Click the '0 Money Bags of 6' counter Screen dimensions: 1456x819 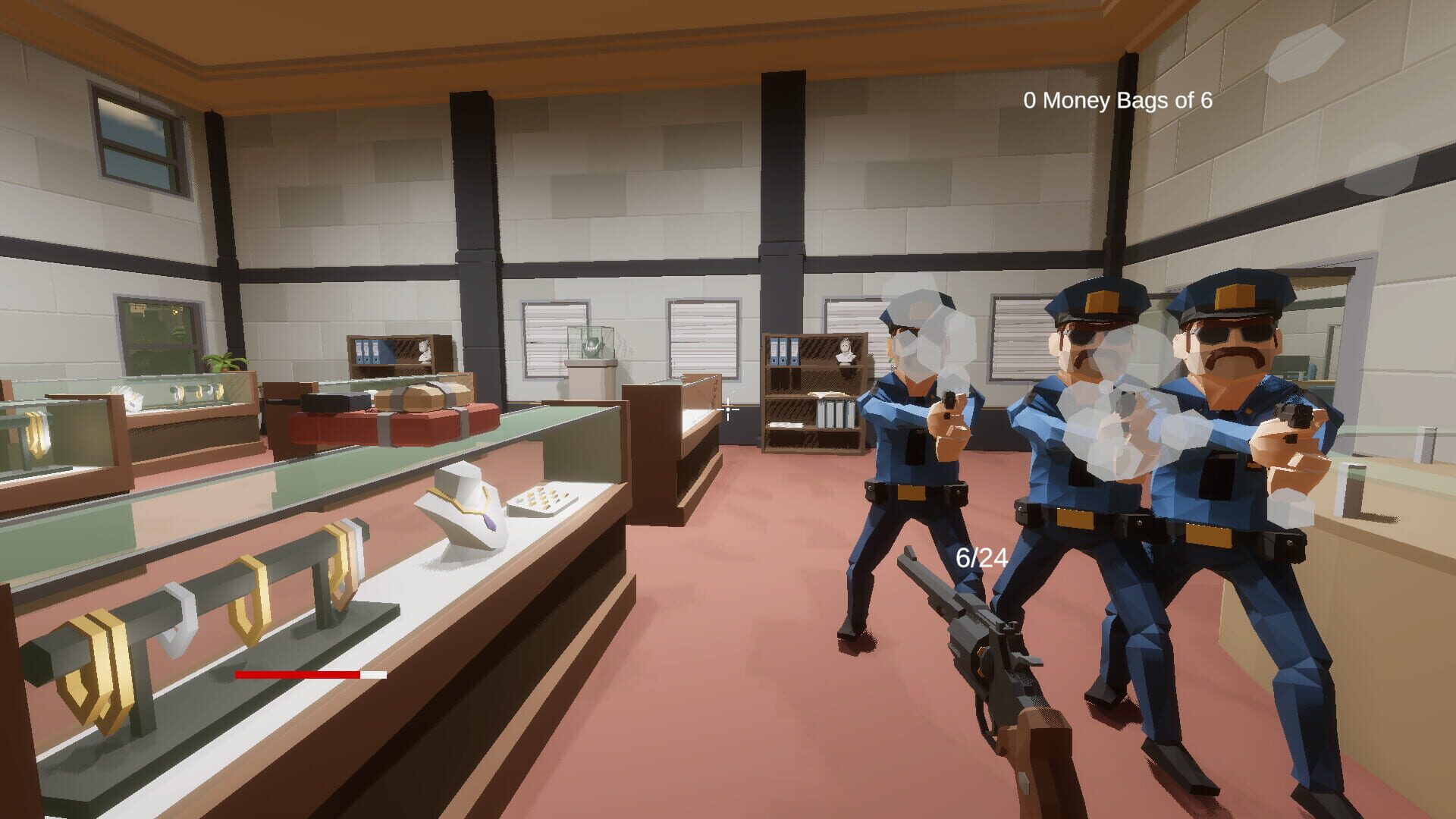1119,99
